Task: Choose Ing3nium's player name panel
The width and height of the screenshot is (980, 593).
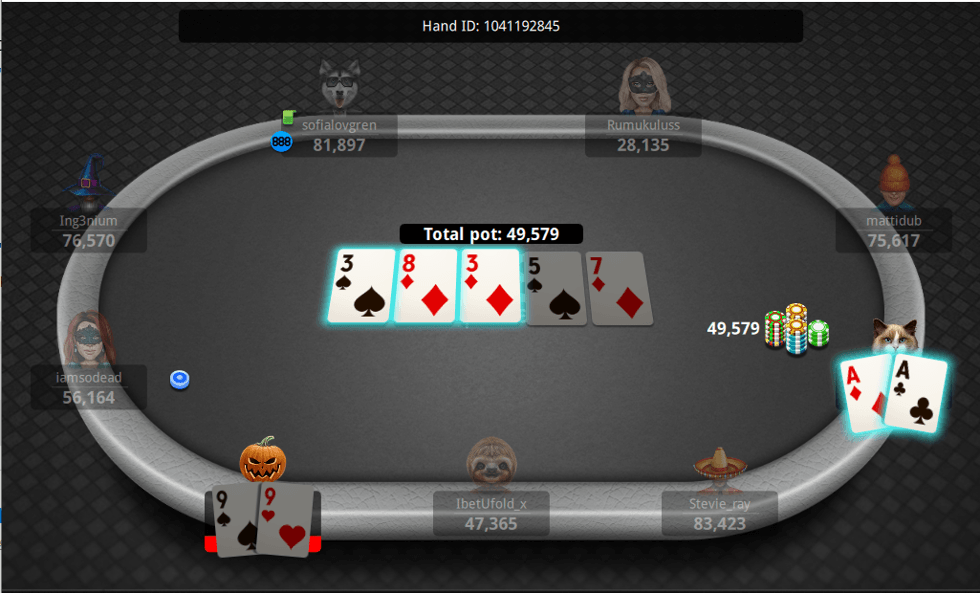Action: [88, 231]
